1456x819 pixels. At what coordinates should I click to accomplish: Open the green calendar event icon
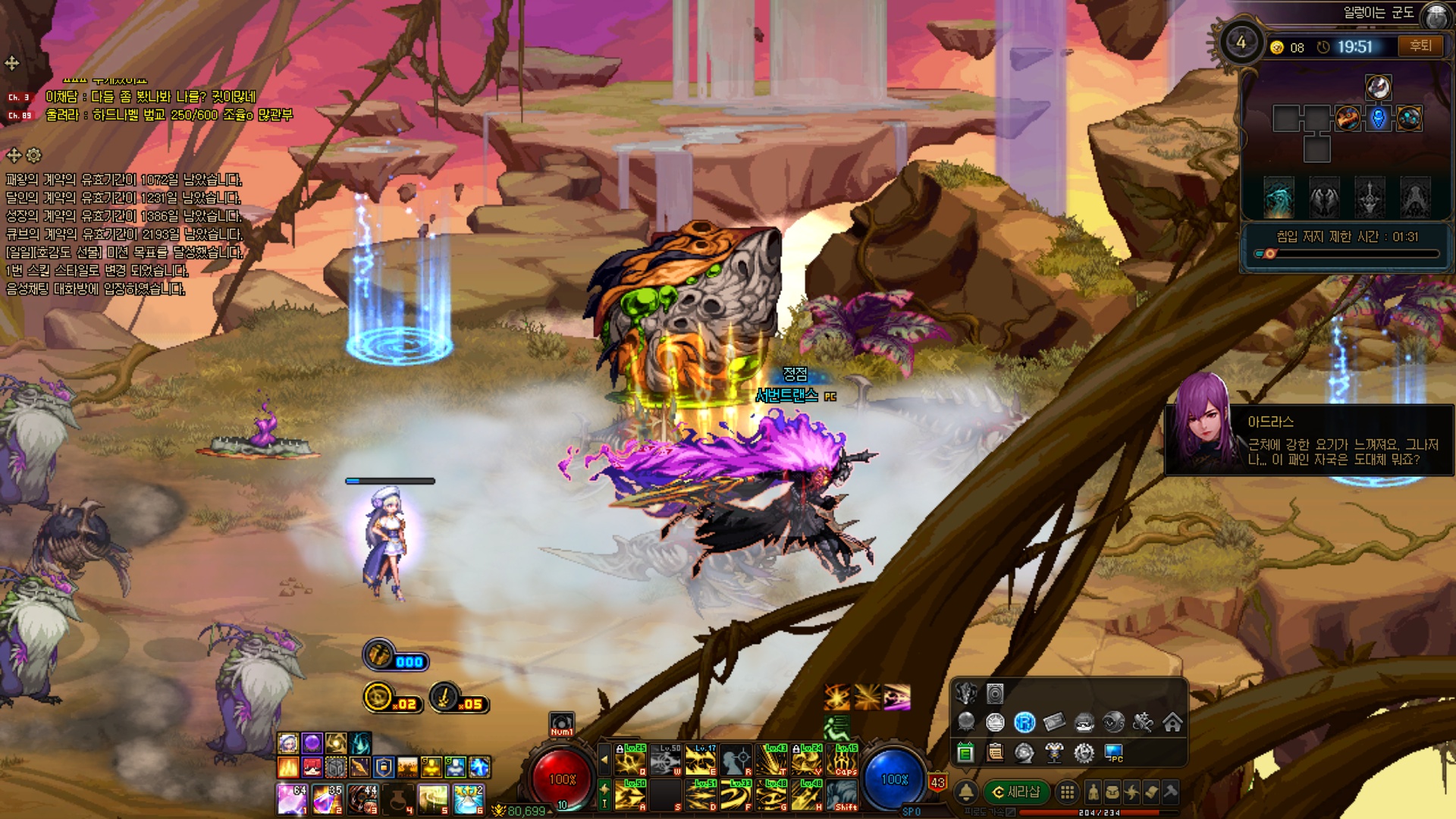point(965,752)
